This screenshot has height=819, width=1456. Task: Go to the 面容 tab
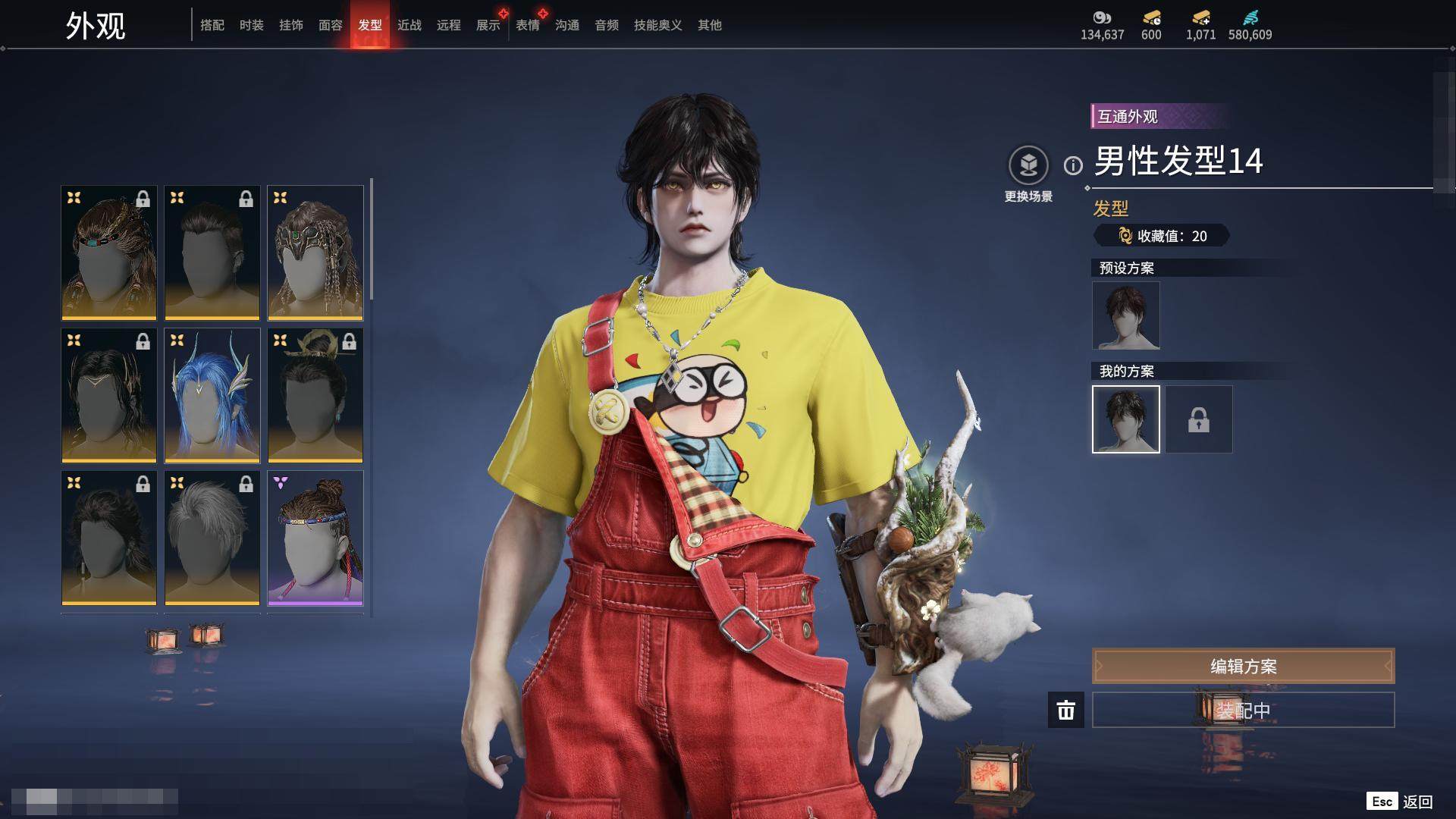tap(330, 25)
